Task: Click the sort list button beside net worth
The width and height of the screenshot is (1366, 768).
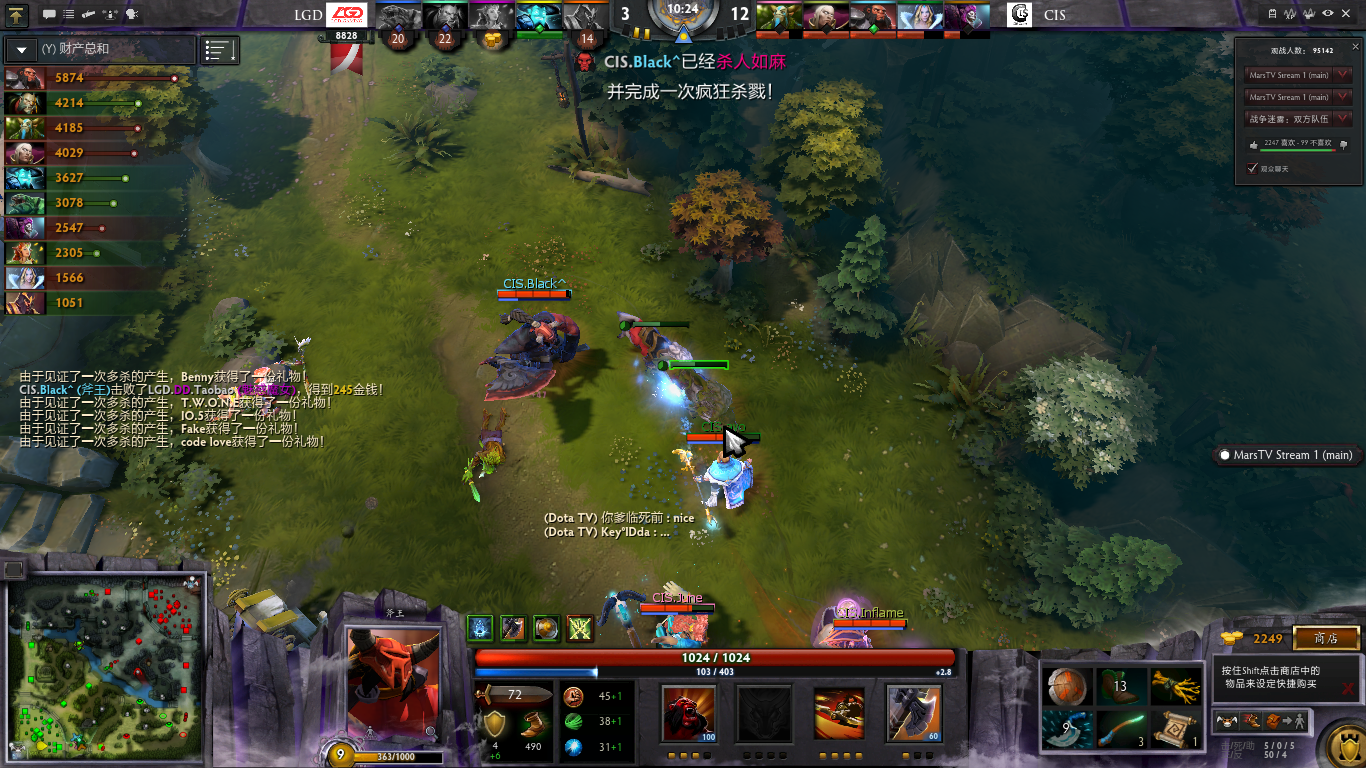Action: [x=220, y=49]
